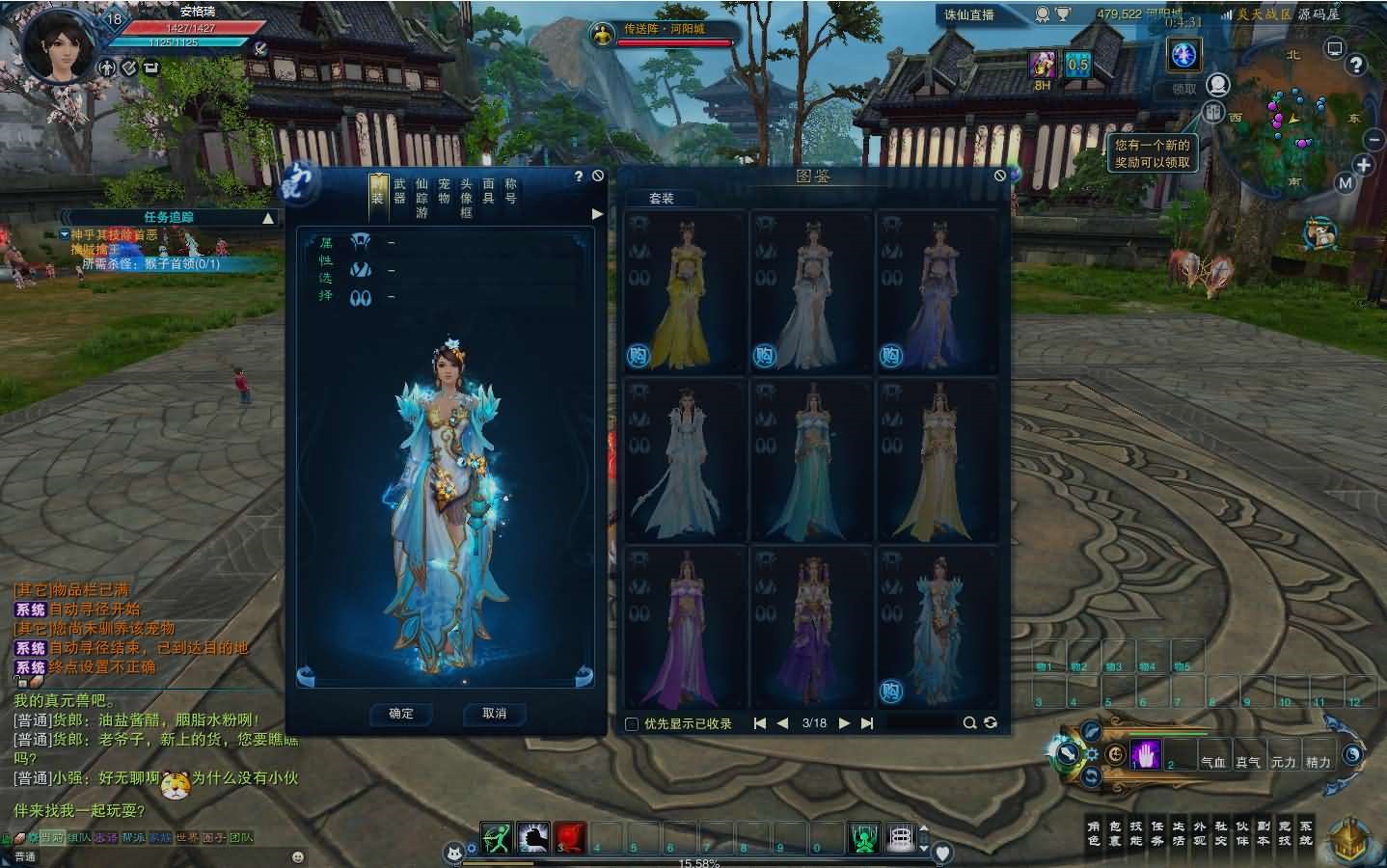The height and width of the screenshot is (868, 1387).
Task: Click the help question mark on the wardrobe panel
Action: point(578,176)
